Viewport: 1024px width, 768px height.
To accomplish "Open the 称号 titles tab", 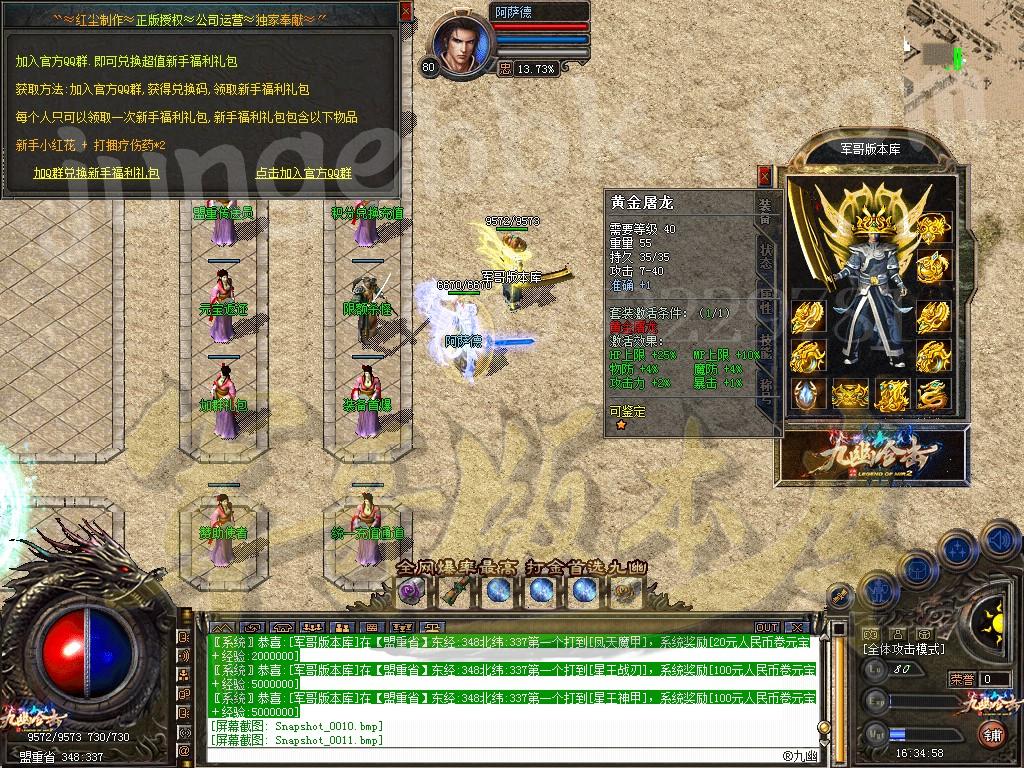I will coord(765,388).
